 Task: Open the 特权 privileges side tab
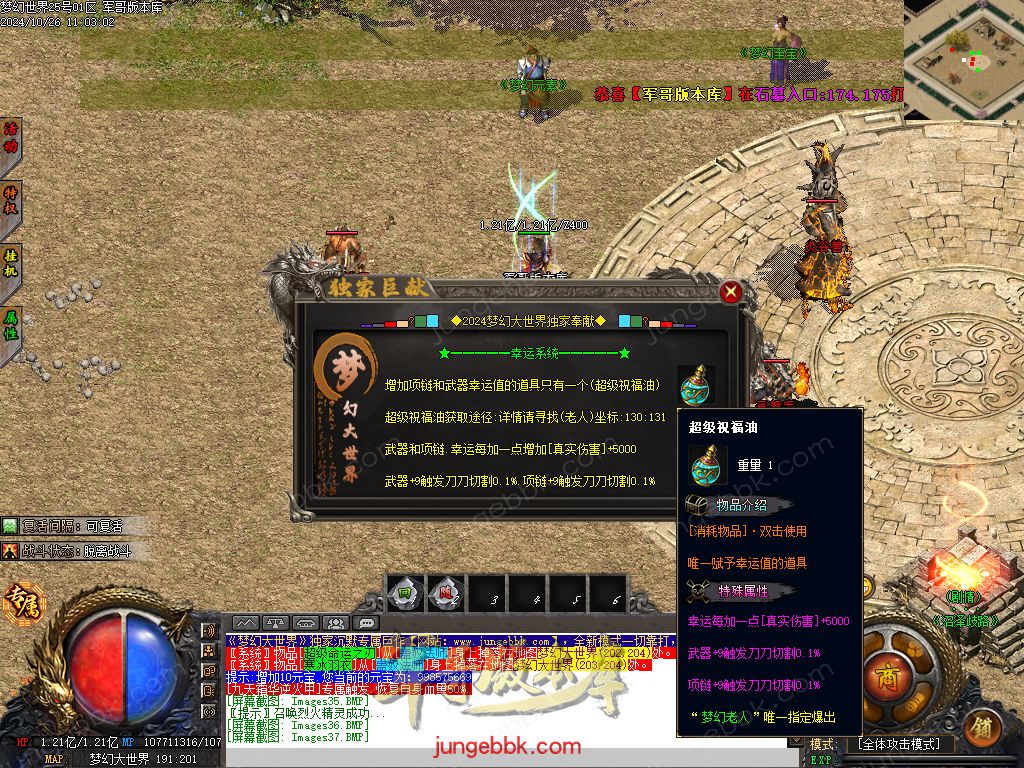(x=11, y=201)
